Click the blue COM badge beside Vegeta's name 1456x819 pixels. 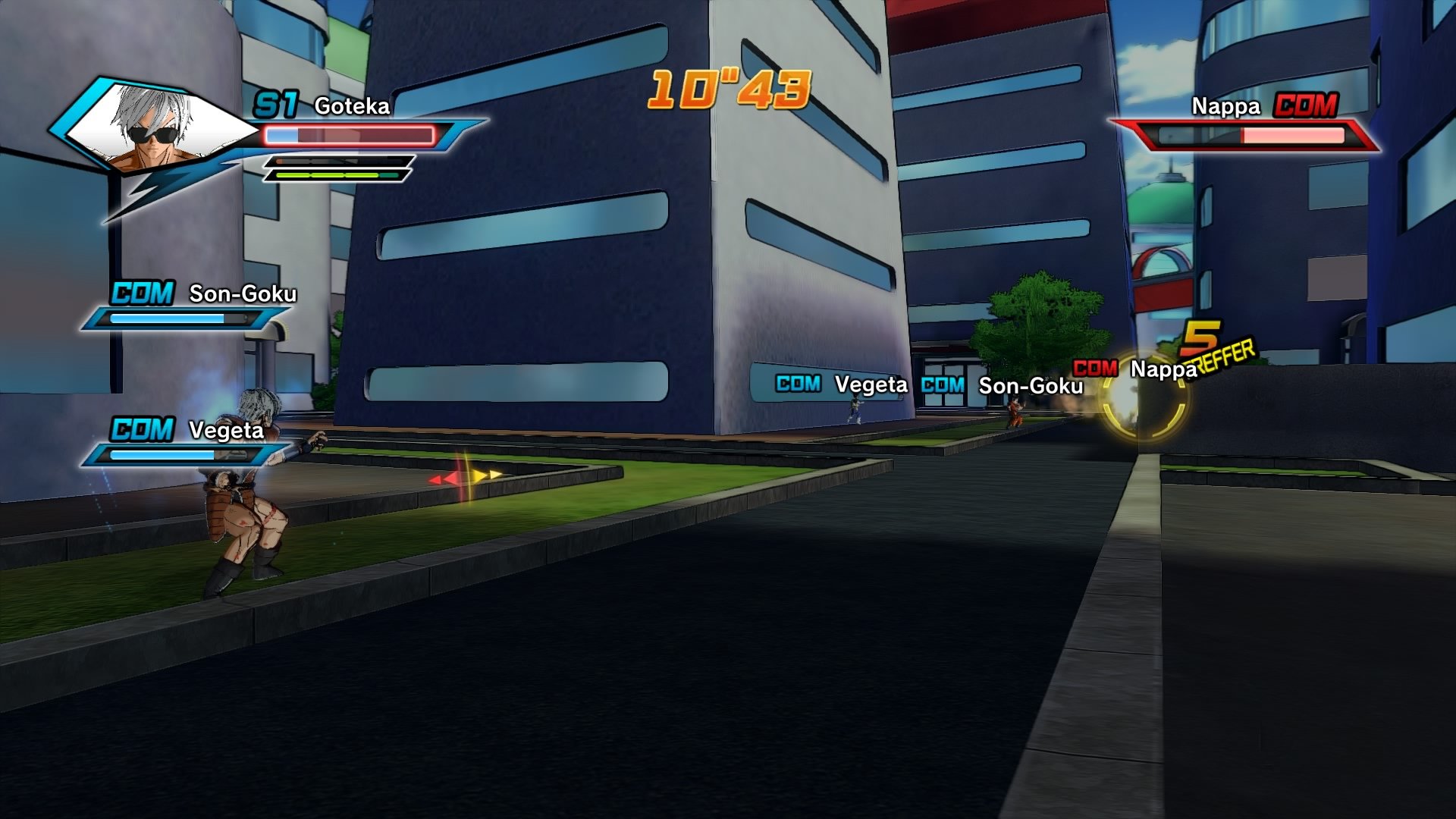(140, 429)
